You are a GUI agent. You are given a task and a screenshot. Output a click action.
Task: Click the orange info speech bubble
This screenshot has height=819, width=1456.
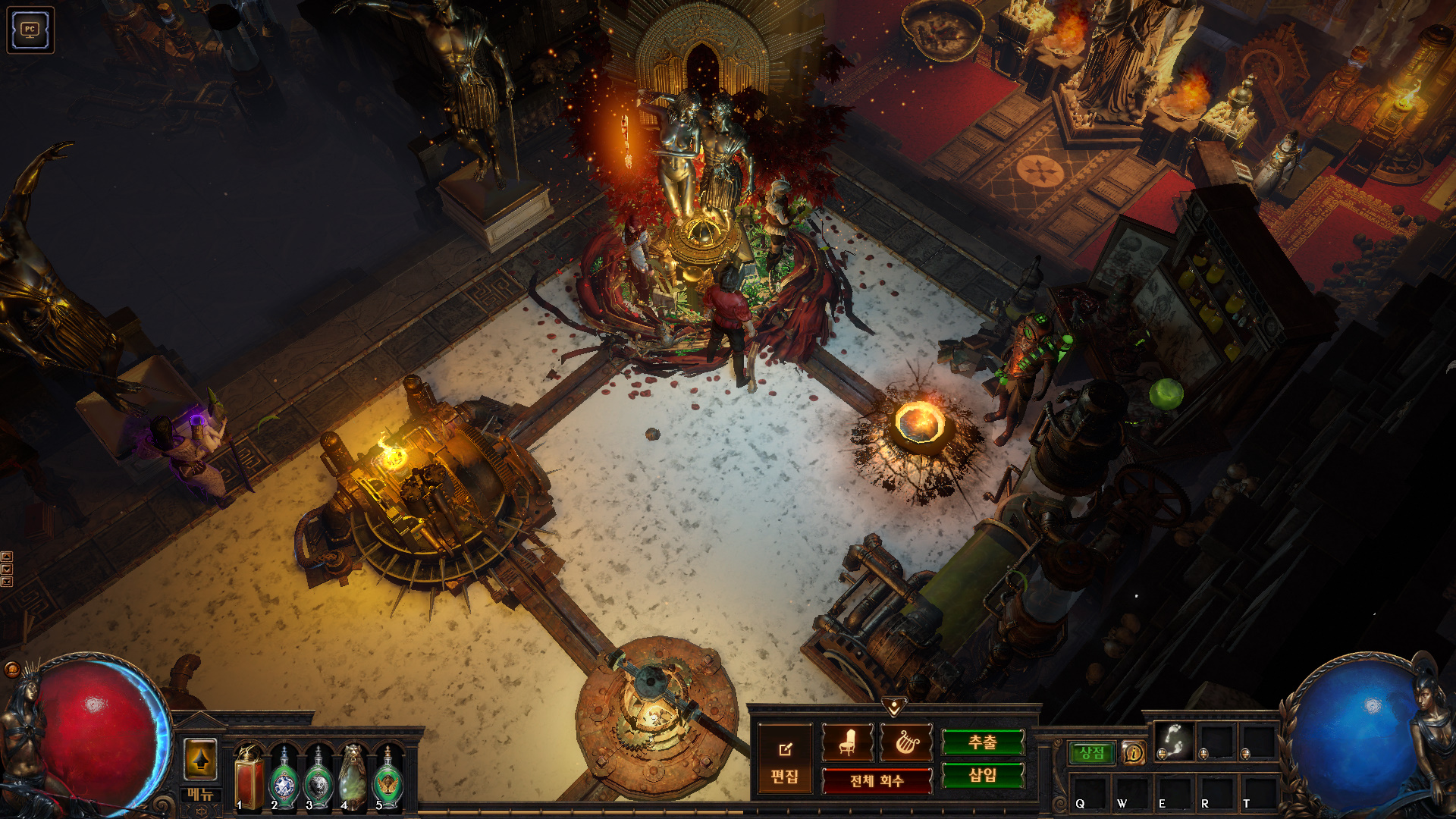click(x=1133, y=752)
